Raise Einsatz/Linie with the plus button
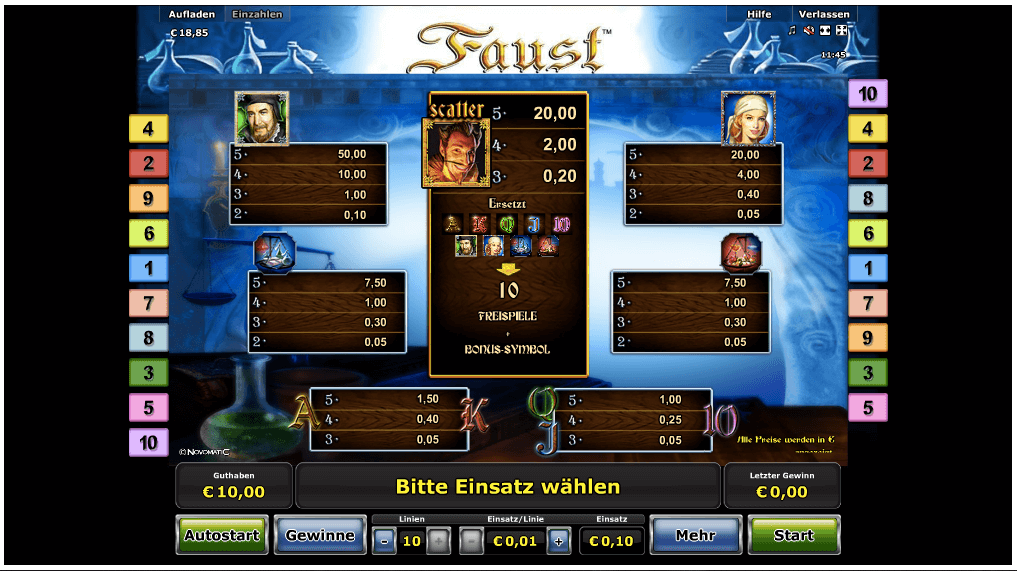The width and height of the screenshot is (1017, 571). [558, 541]
